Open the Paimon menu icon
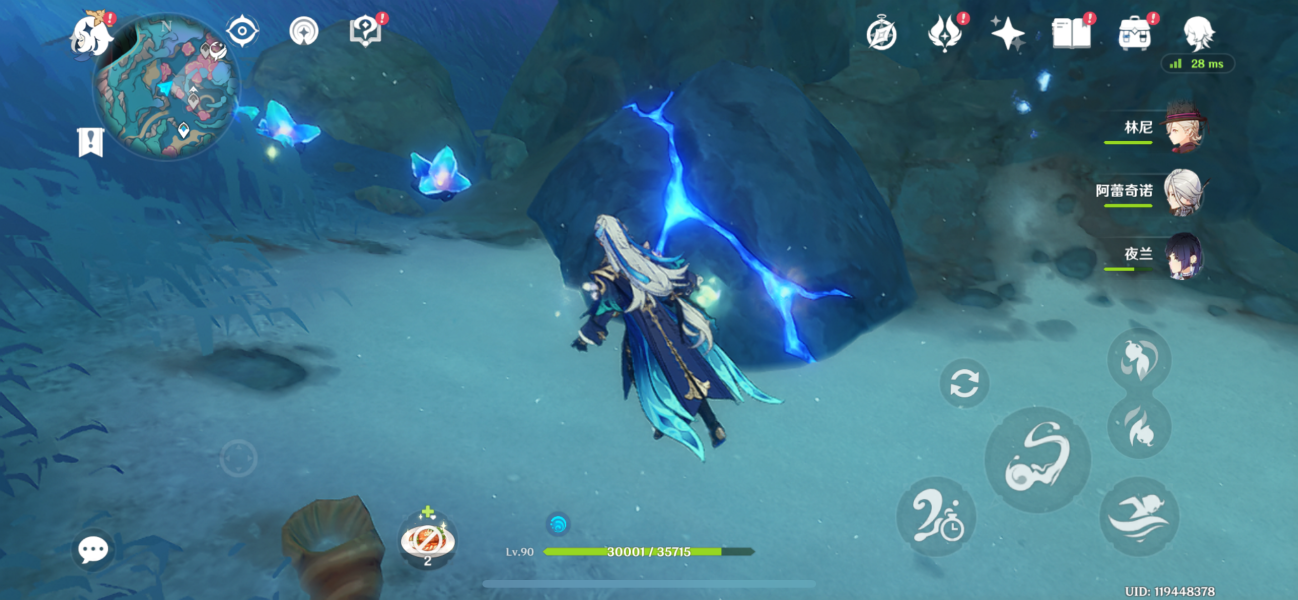 90,35
